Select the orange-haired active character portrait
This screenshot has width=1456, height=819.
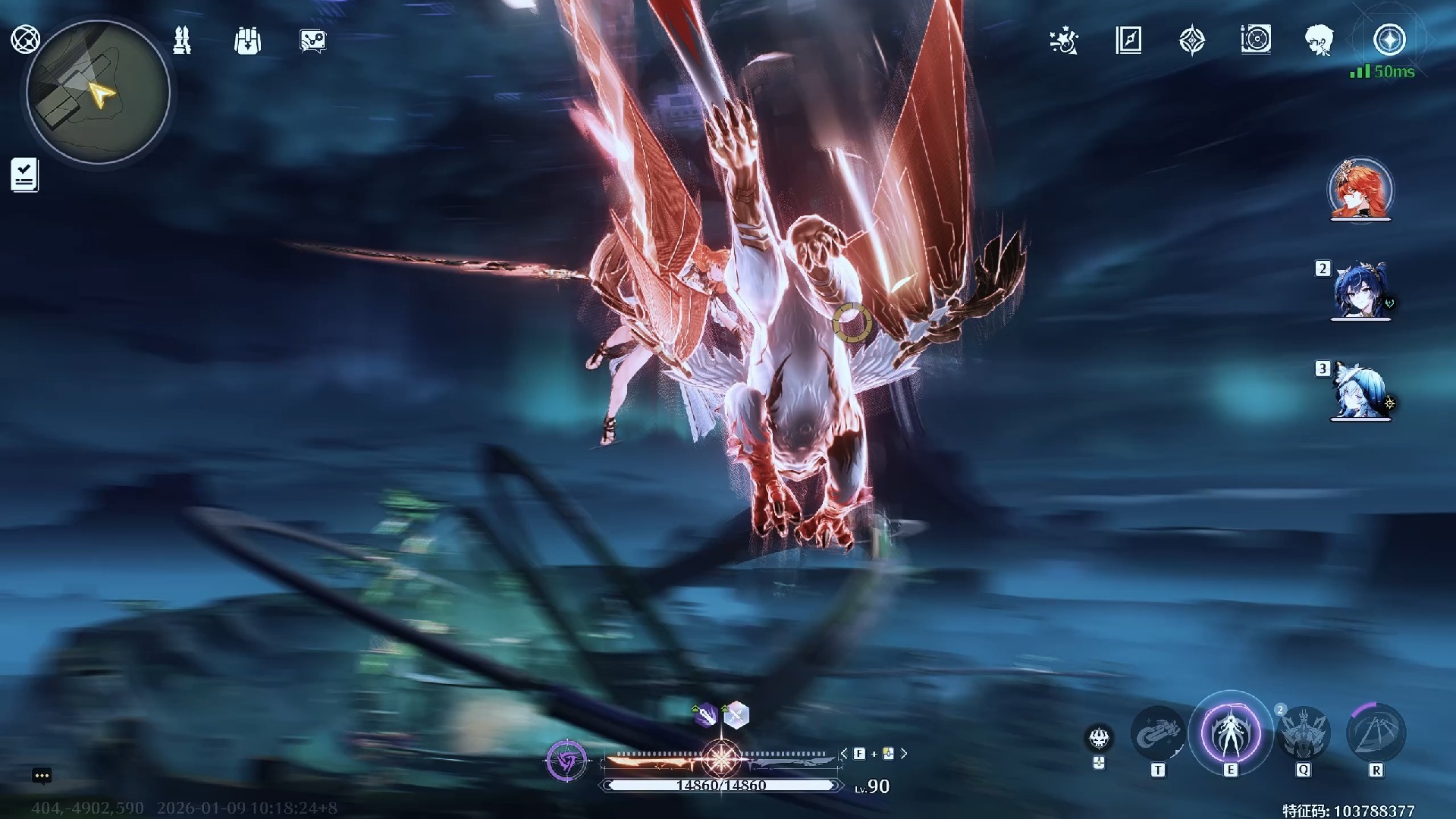tap(1360, 190)
